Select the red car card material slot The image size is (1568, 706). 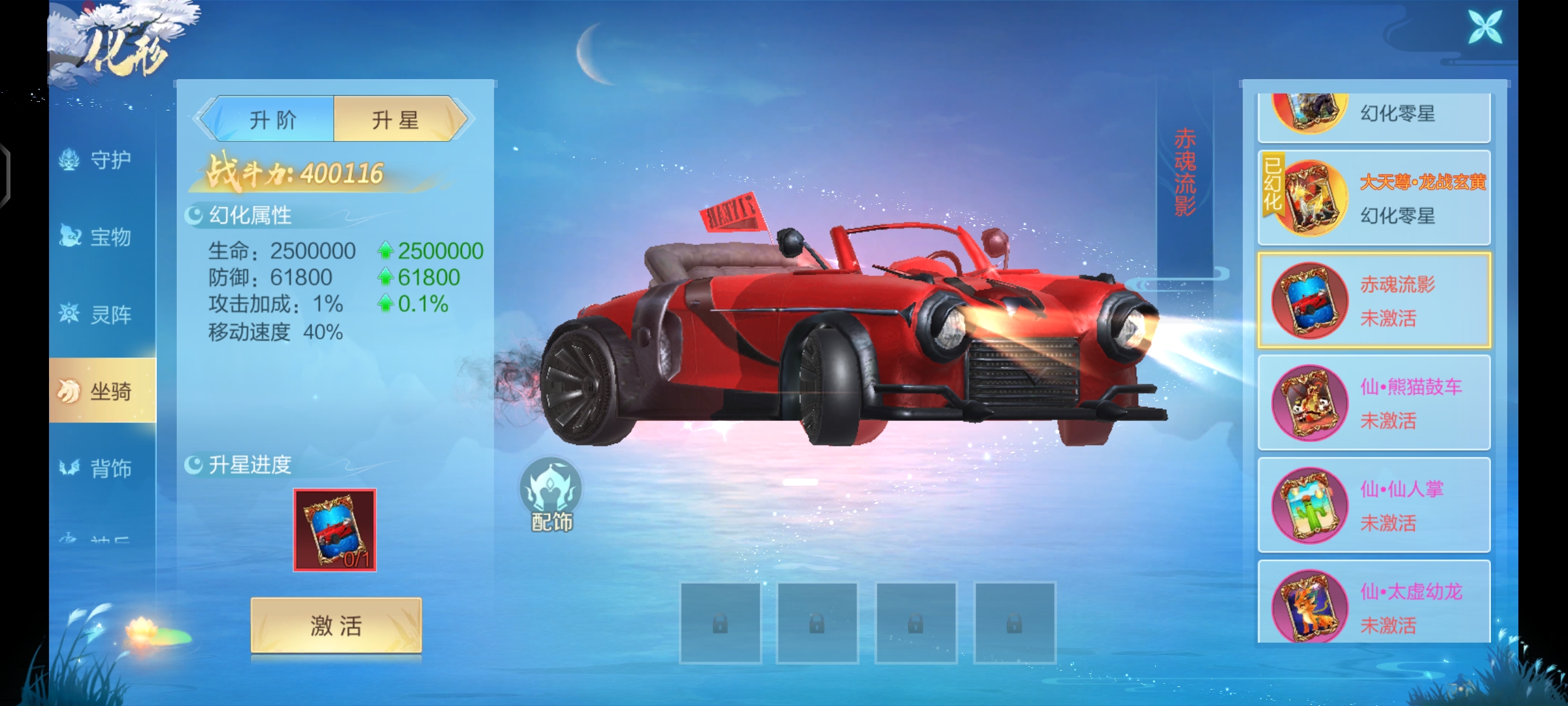pyautogui.click(x=335, y=529)
